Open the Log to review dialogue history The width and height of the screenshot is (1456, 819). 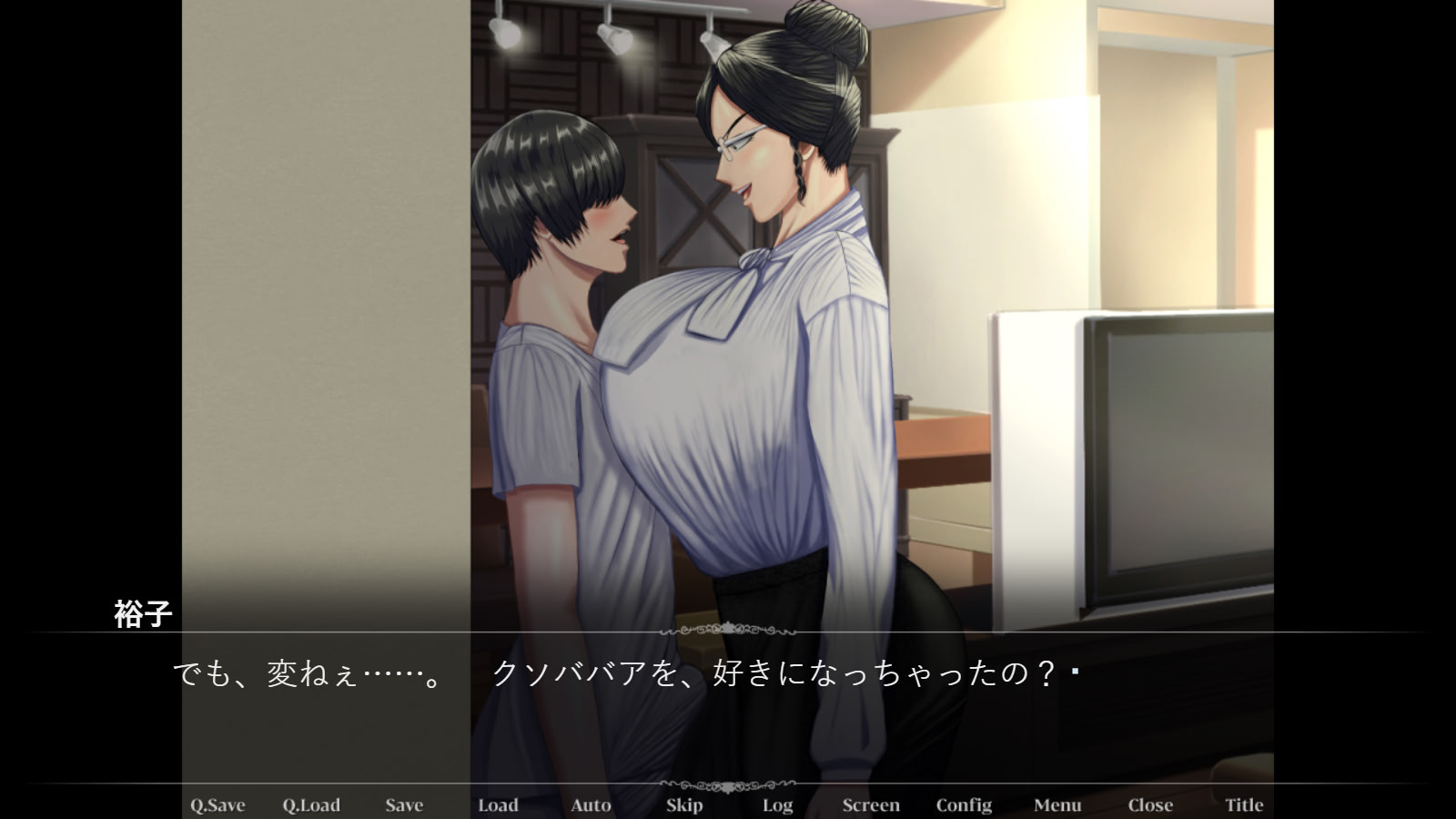pos(777,805)
